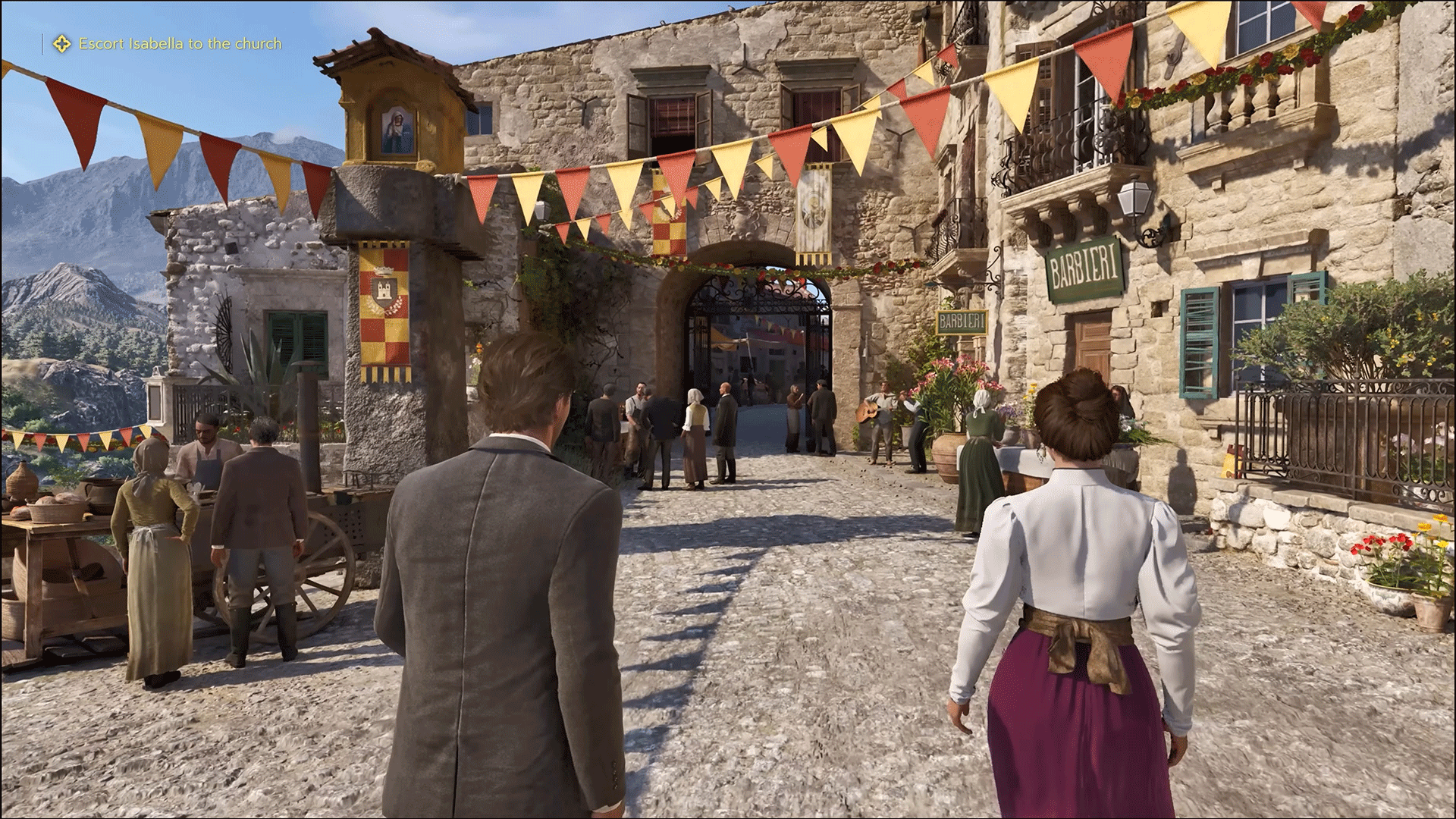This screenshot has height=819, width=1456.
Task: Select the 'Escort Isabella to the church' objective
Action: 180,44
